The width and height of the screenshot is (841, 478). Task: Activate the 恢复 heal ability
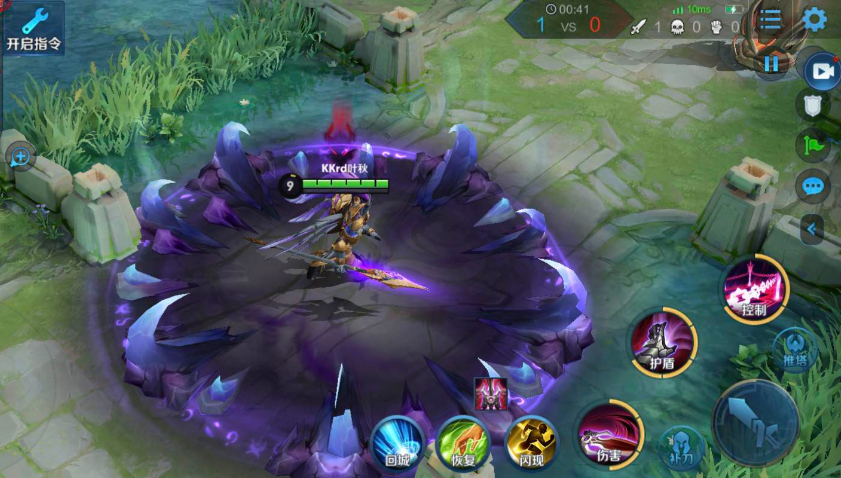click(x=463, y=443)
